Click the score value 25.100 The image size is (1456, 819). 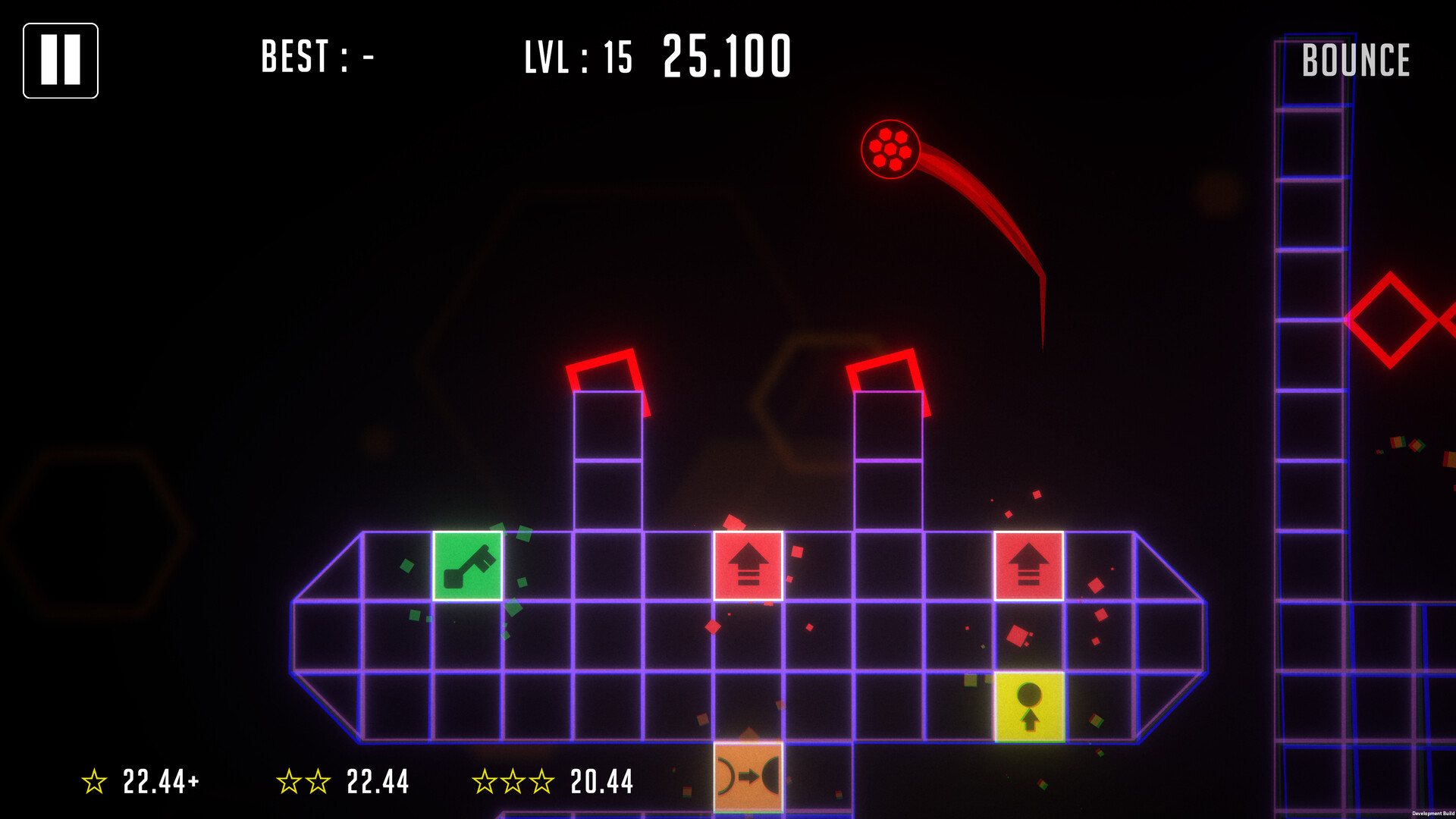click(x=726, y=55)
